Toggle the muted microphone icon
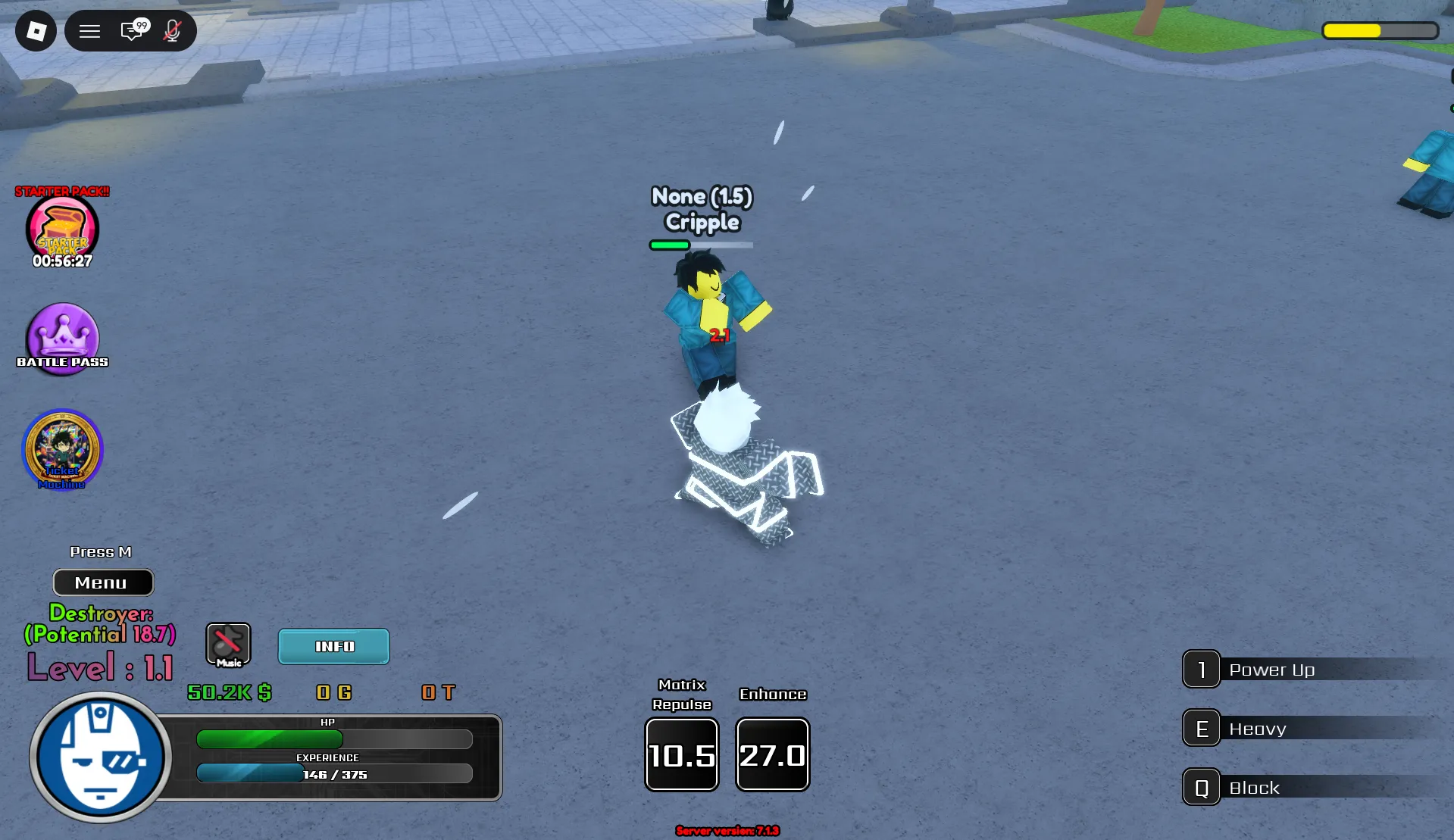 pyautogui.click(x=173, y=31)
